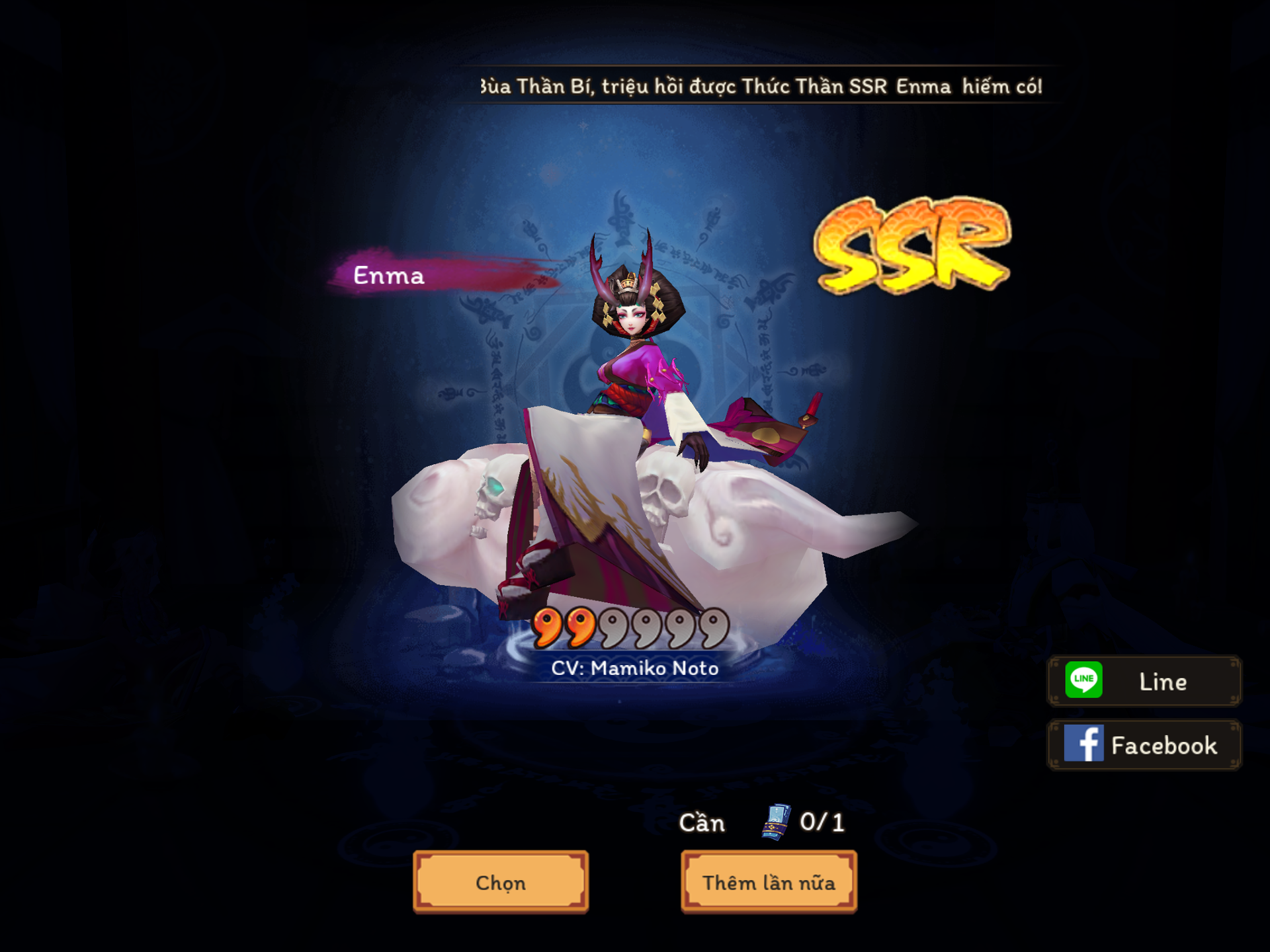This screenshot has height=952, width=1270.
Task: Summon again with Thêm lần nữa
Action: (769, 882)
